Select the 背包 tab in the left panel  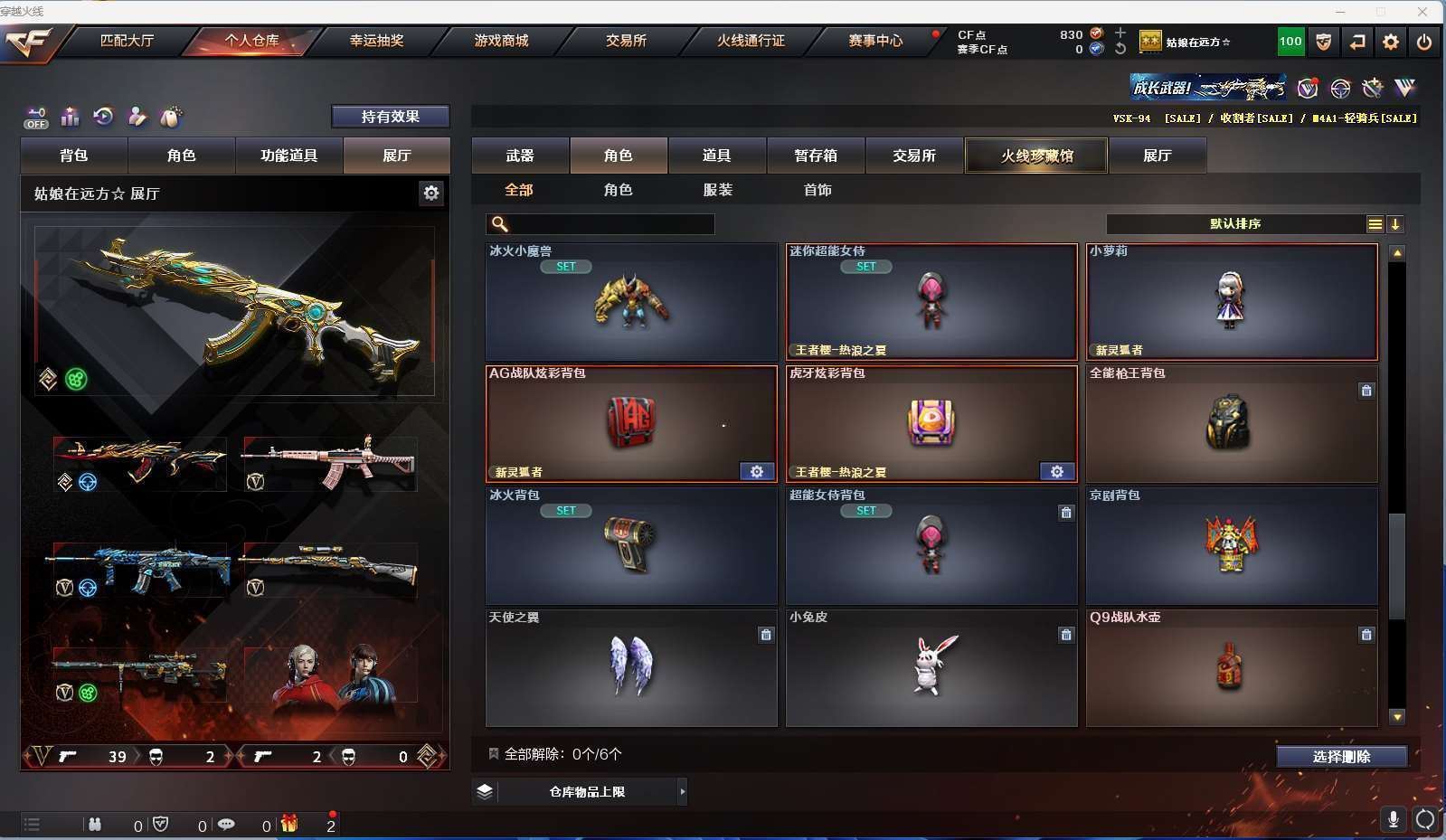(x=74, y=156)
